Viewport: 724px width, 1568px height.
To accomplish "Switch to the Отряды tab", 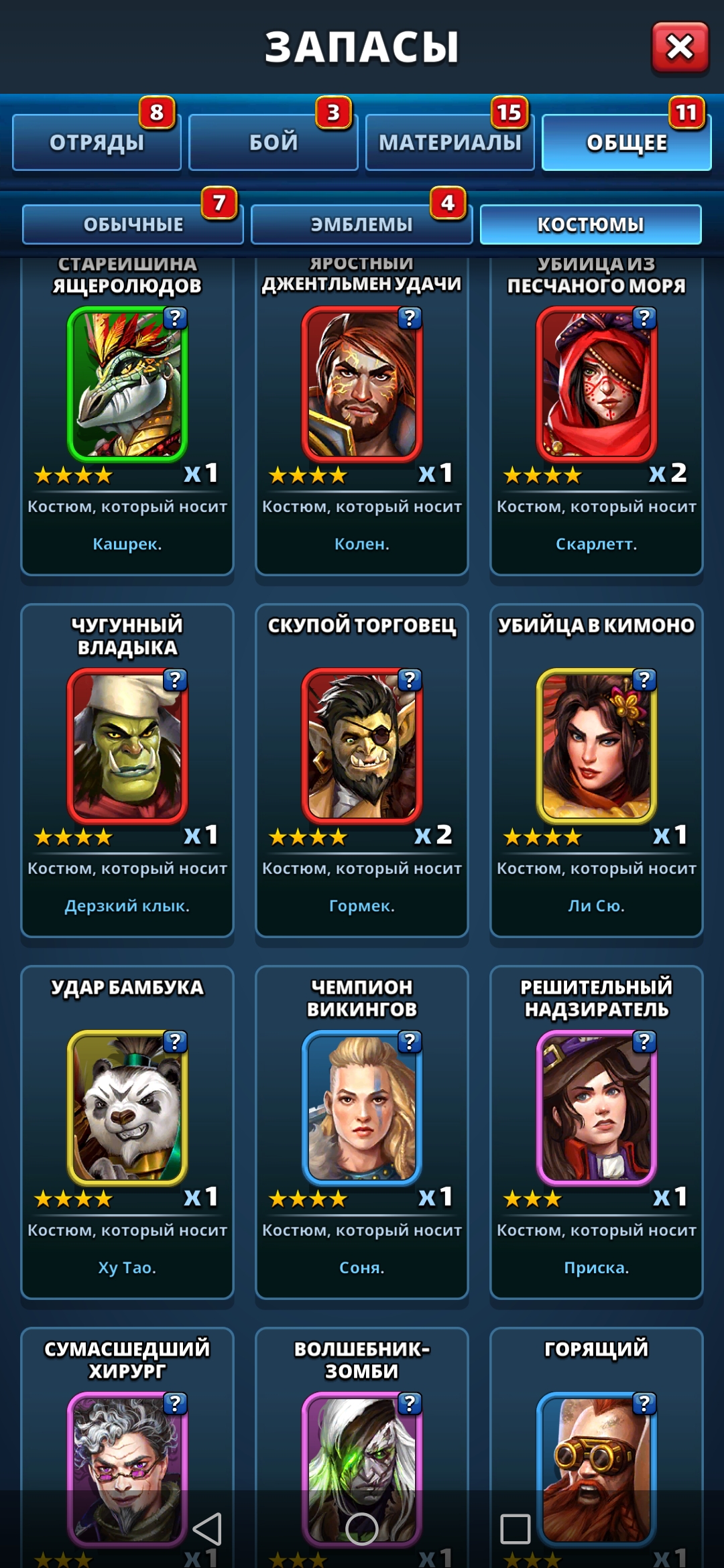I will click(x=97, y=142).
